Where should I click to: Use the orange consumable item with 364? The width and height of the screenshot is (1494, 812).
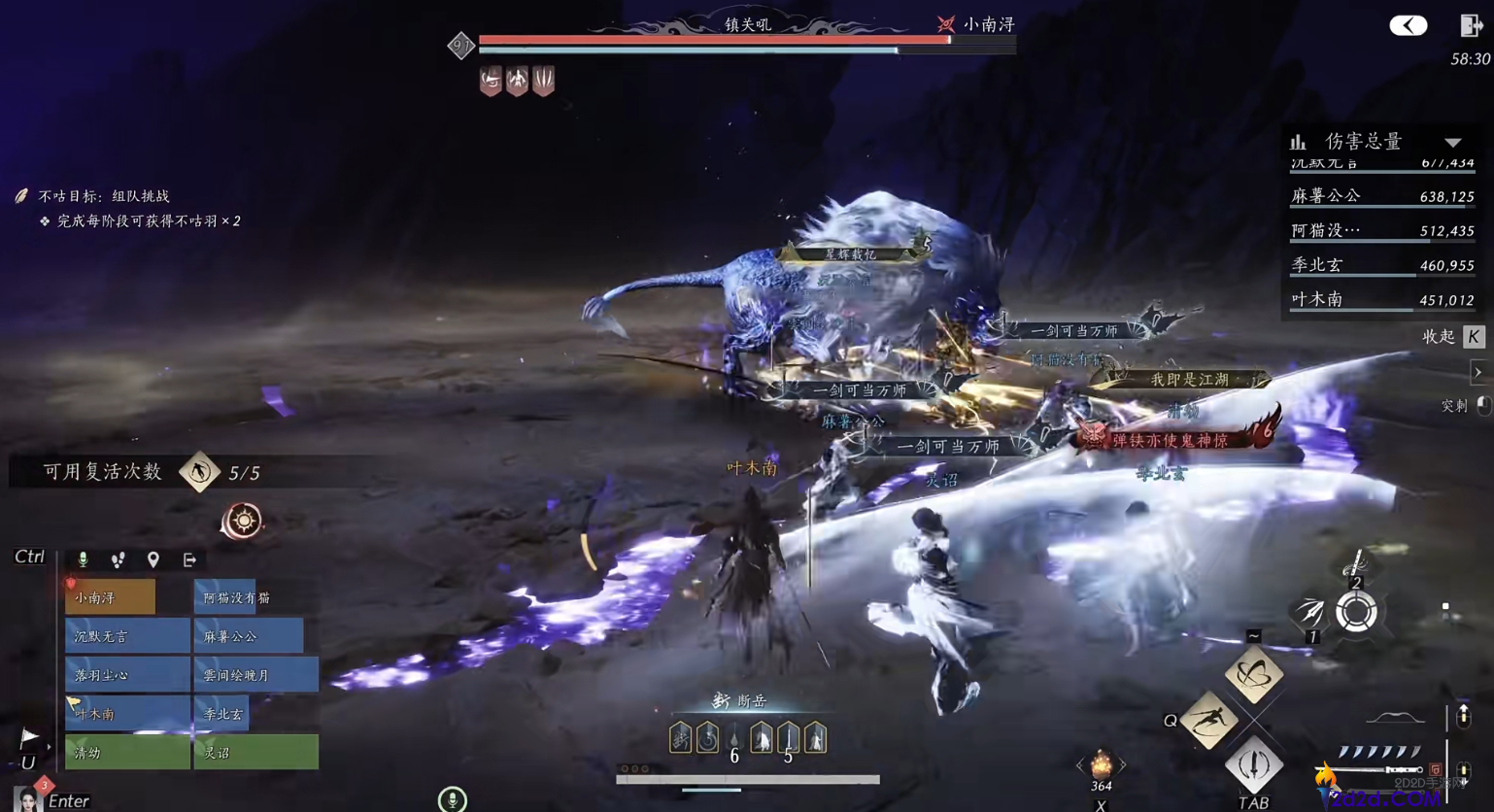tap(1101, 765)
